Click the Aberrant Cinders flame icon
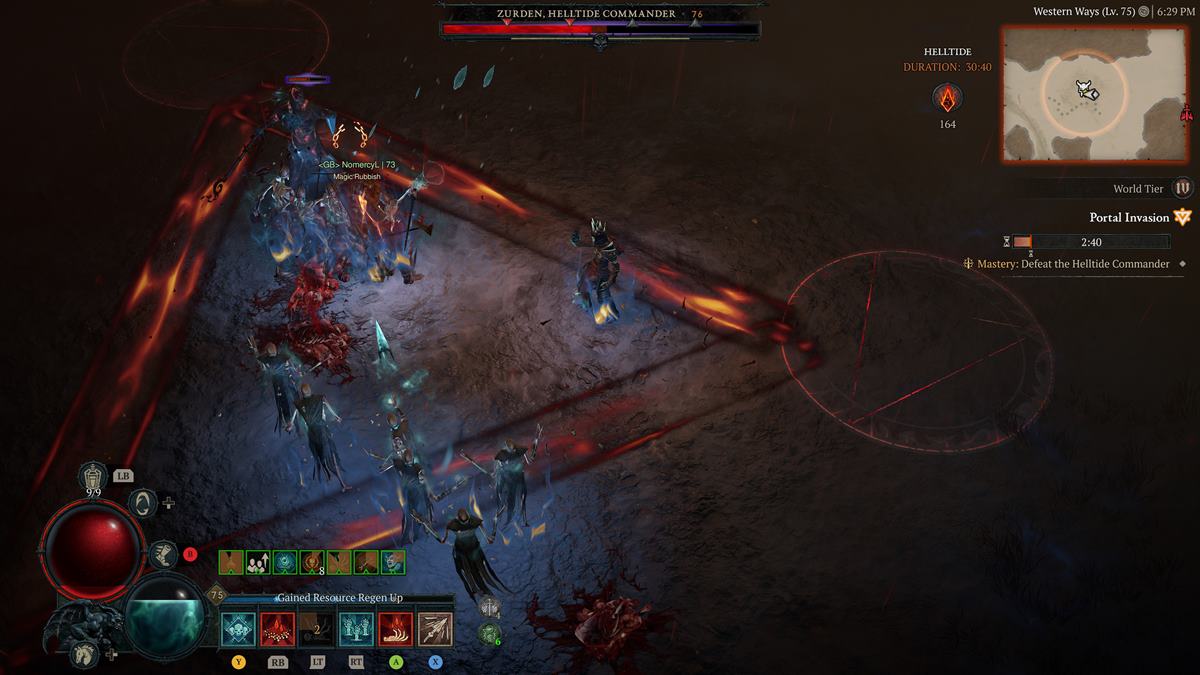Viewport: 1200px width, 675px height. click(947, 98)
